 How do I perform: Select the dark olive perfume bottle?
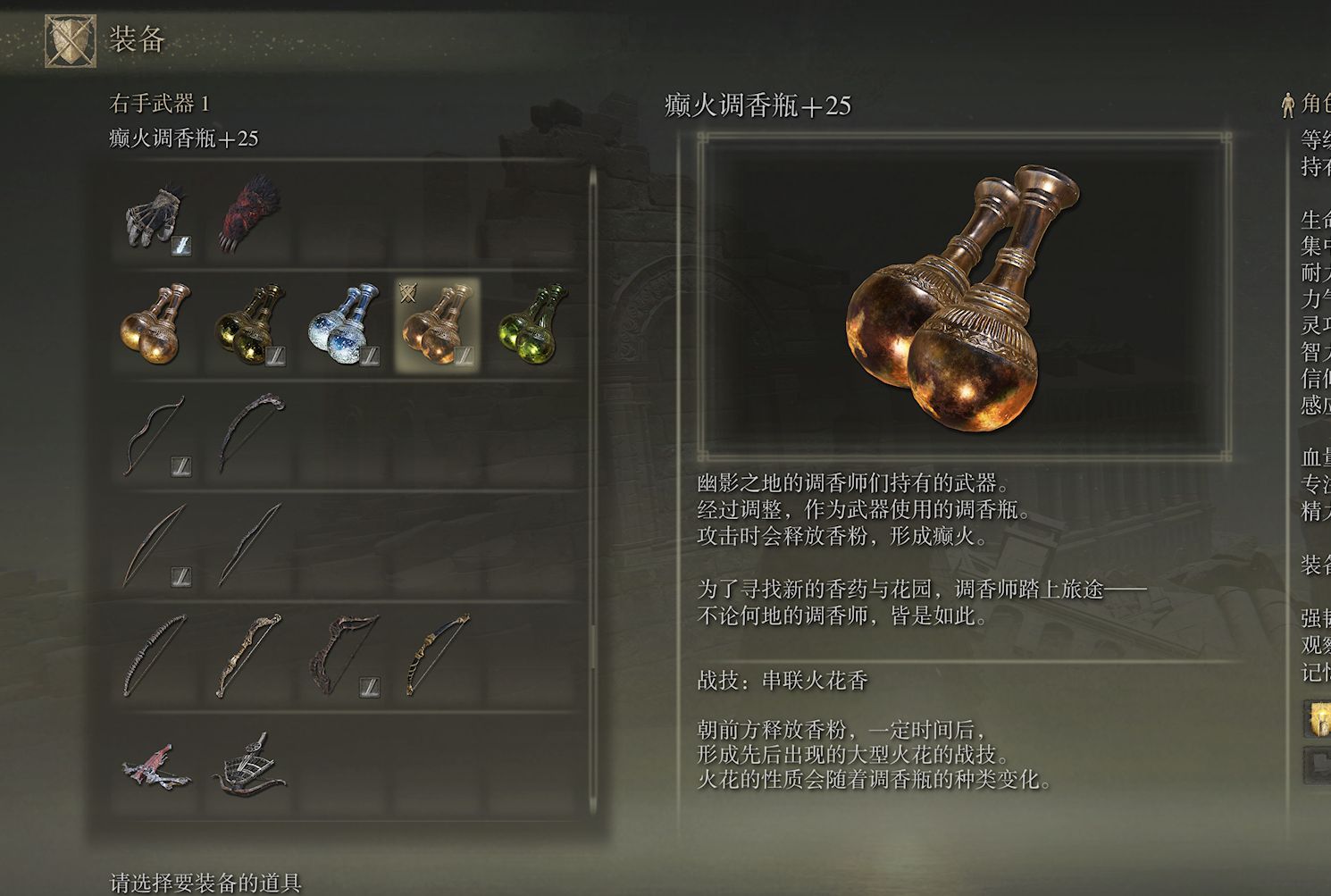coord(251,324)
